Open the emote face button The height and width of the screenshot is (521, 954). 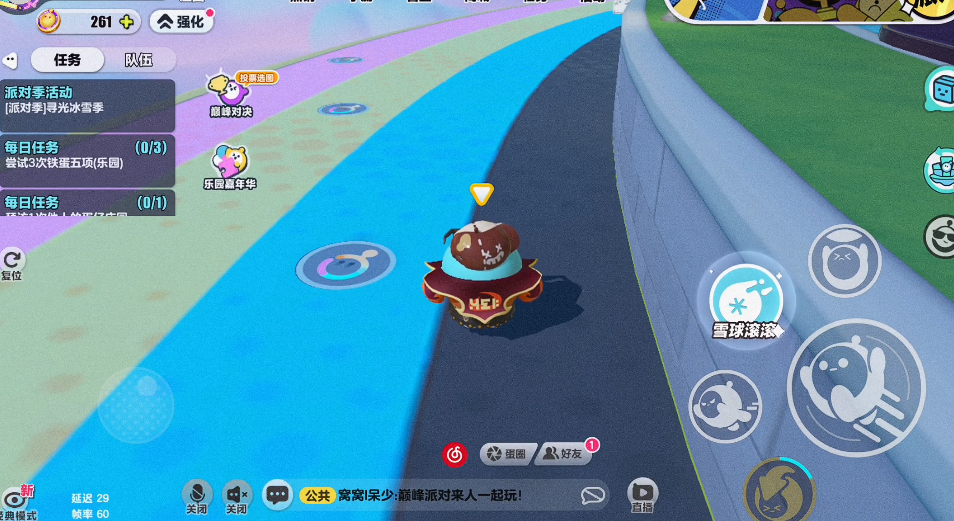coord(843,262)
